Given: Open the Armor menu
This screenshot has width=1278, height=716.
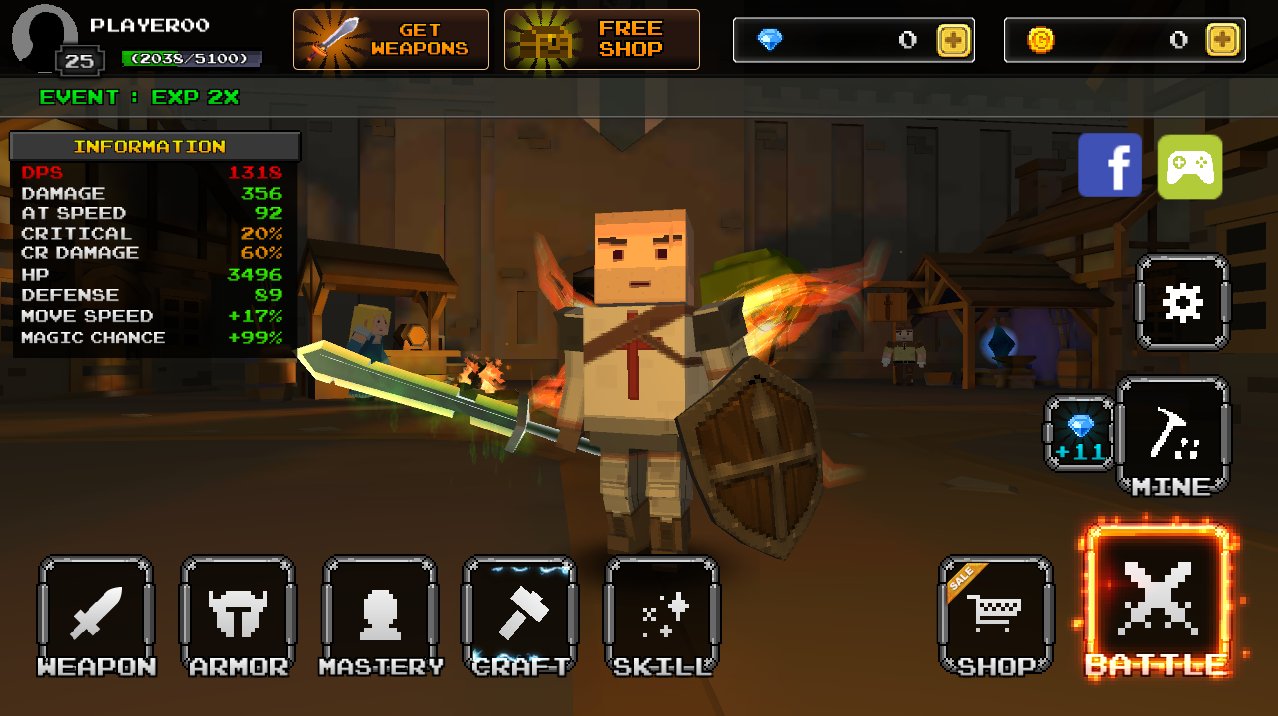Looking at the screenshot, I should (x=238, y=614).
